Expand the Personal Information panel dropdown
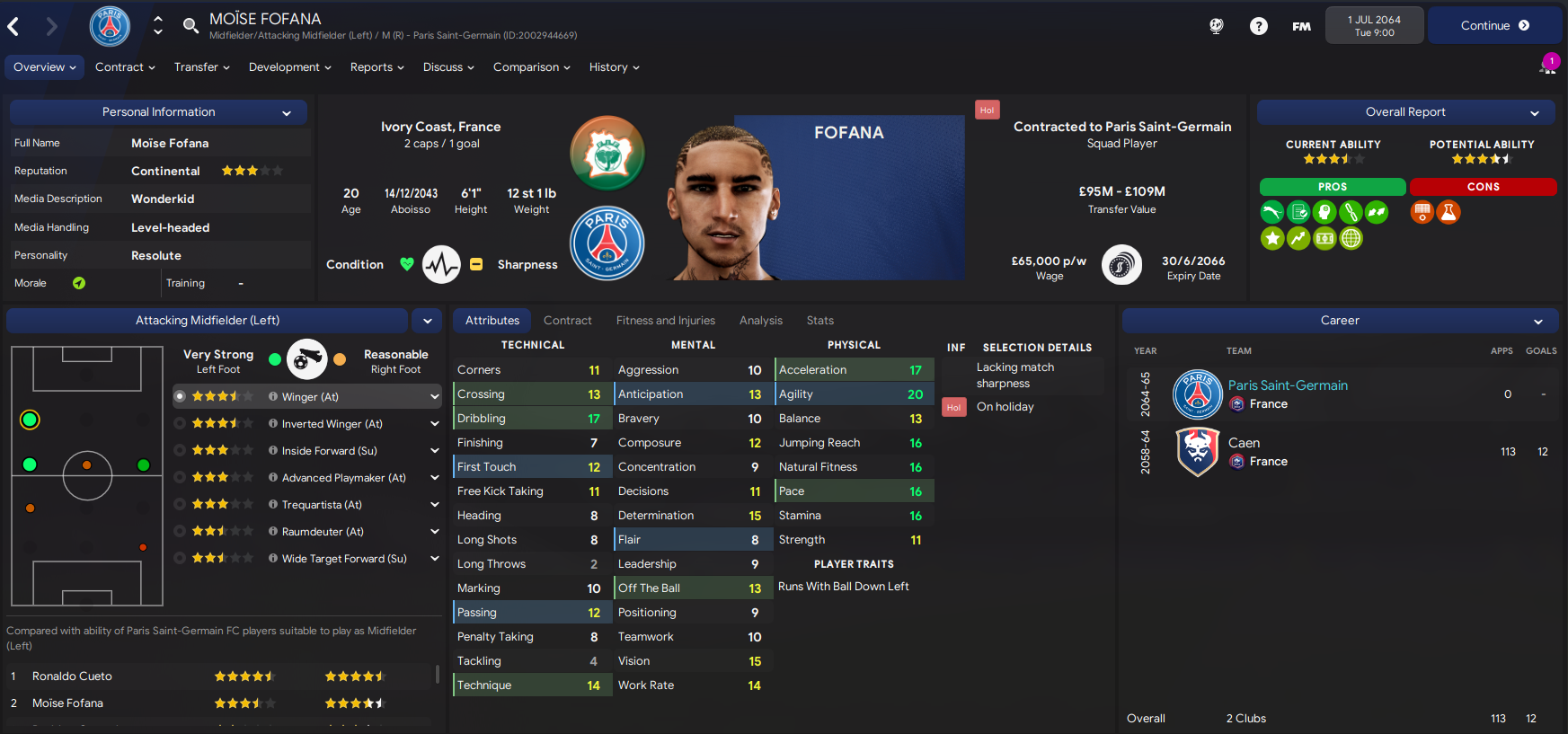This screenshot has height=734, width=1568. (x=287, y=113)
